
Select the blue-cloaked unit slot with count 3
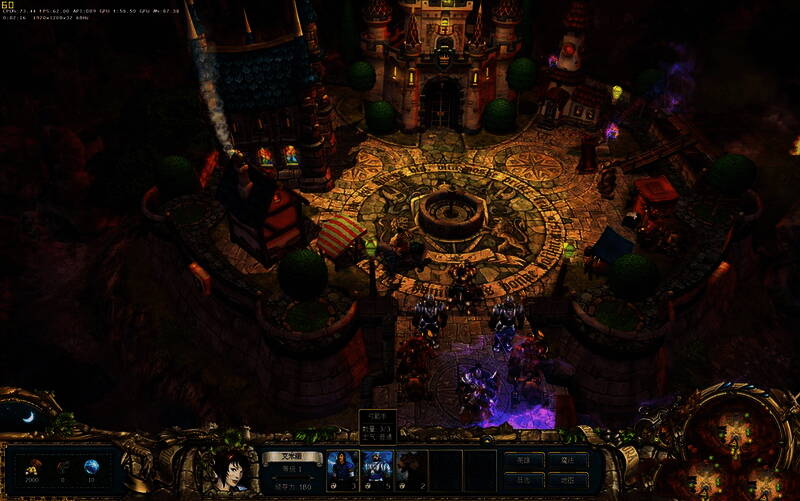[x=343, y=470]
